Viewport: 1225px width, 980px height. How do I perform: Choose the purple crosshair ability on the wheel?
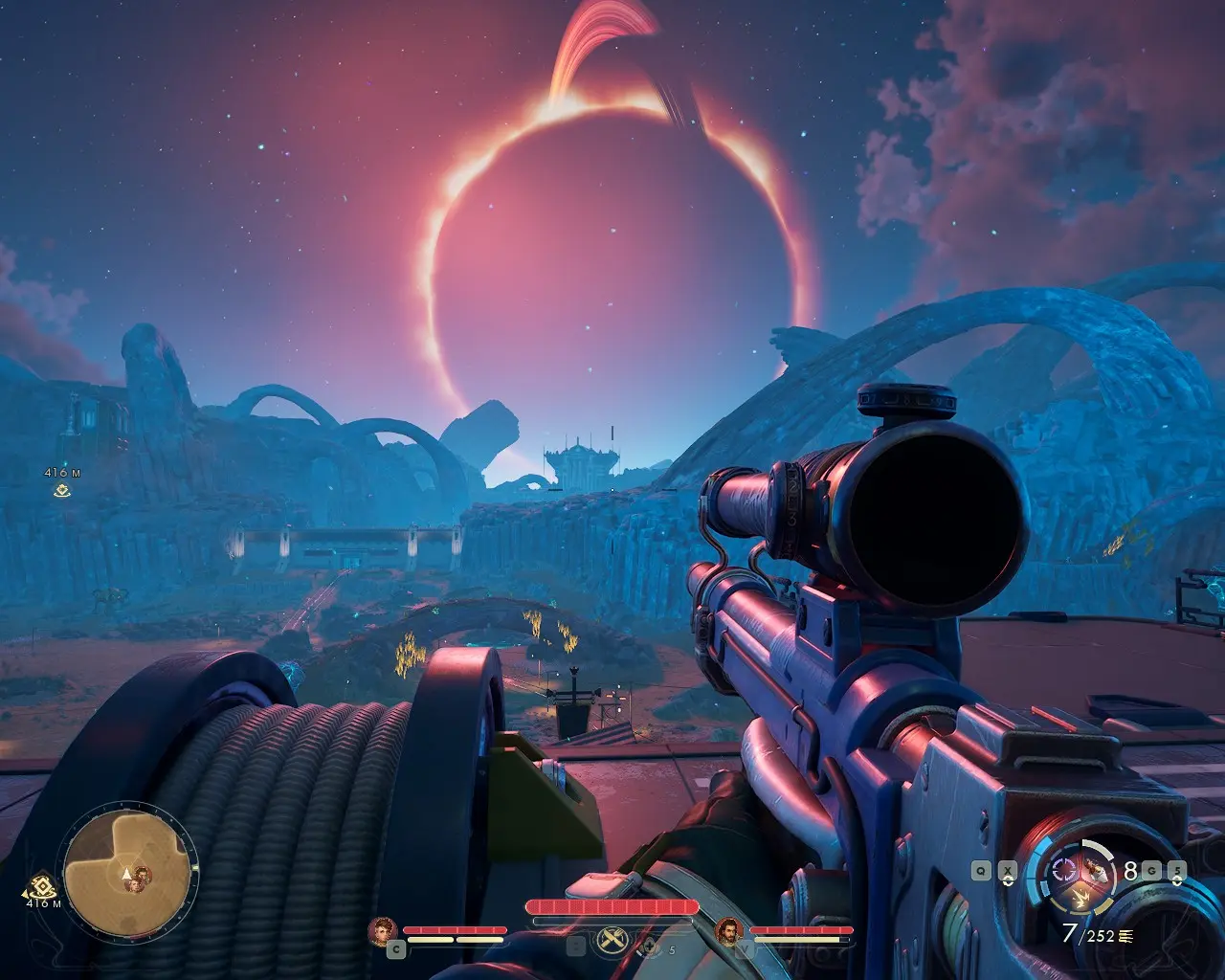tap(1063, 871)
